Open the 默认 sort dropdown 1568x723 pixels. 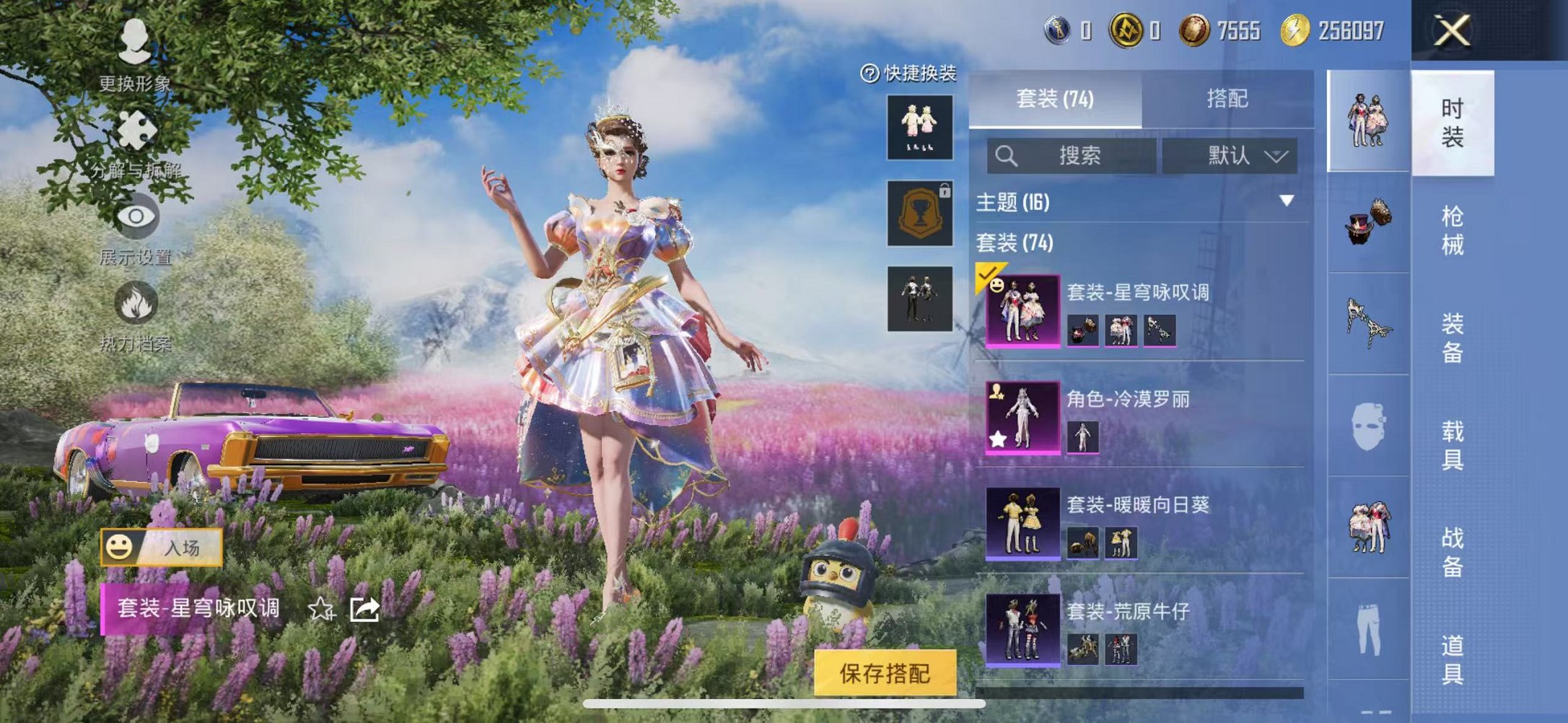pyautogui.click(x=1230, y=156)
